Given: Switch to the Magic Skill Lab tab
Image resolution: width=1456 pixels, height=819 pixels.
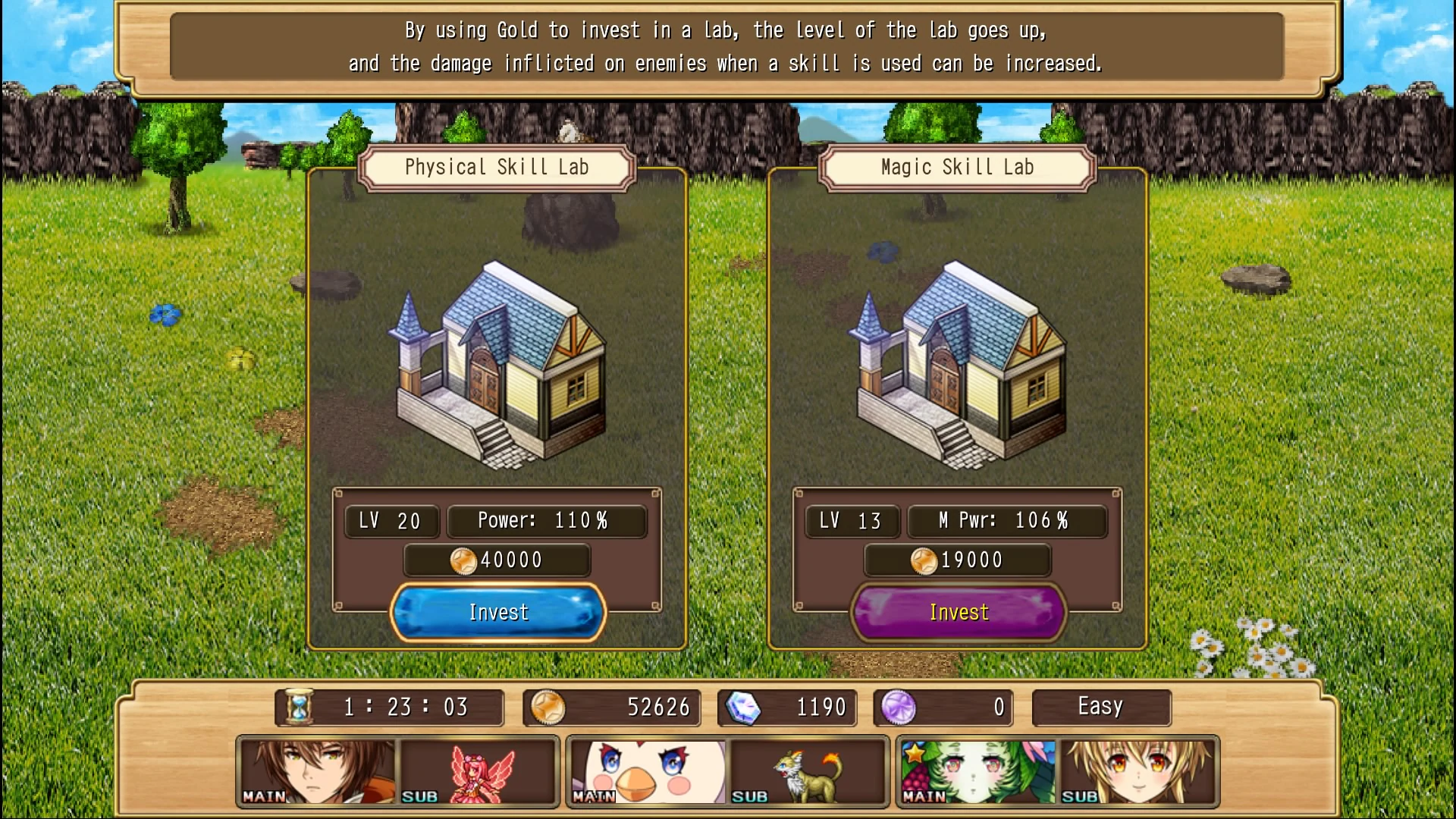Looking at the screenshot, I should 957,167.
